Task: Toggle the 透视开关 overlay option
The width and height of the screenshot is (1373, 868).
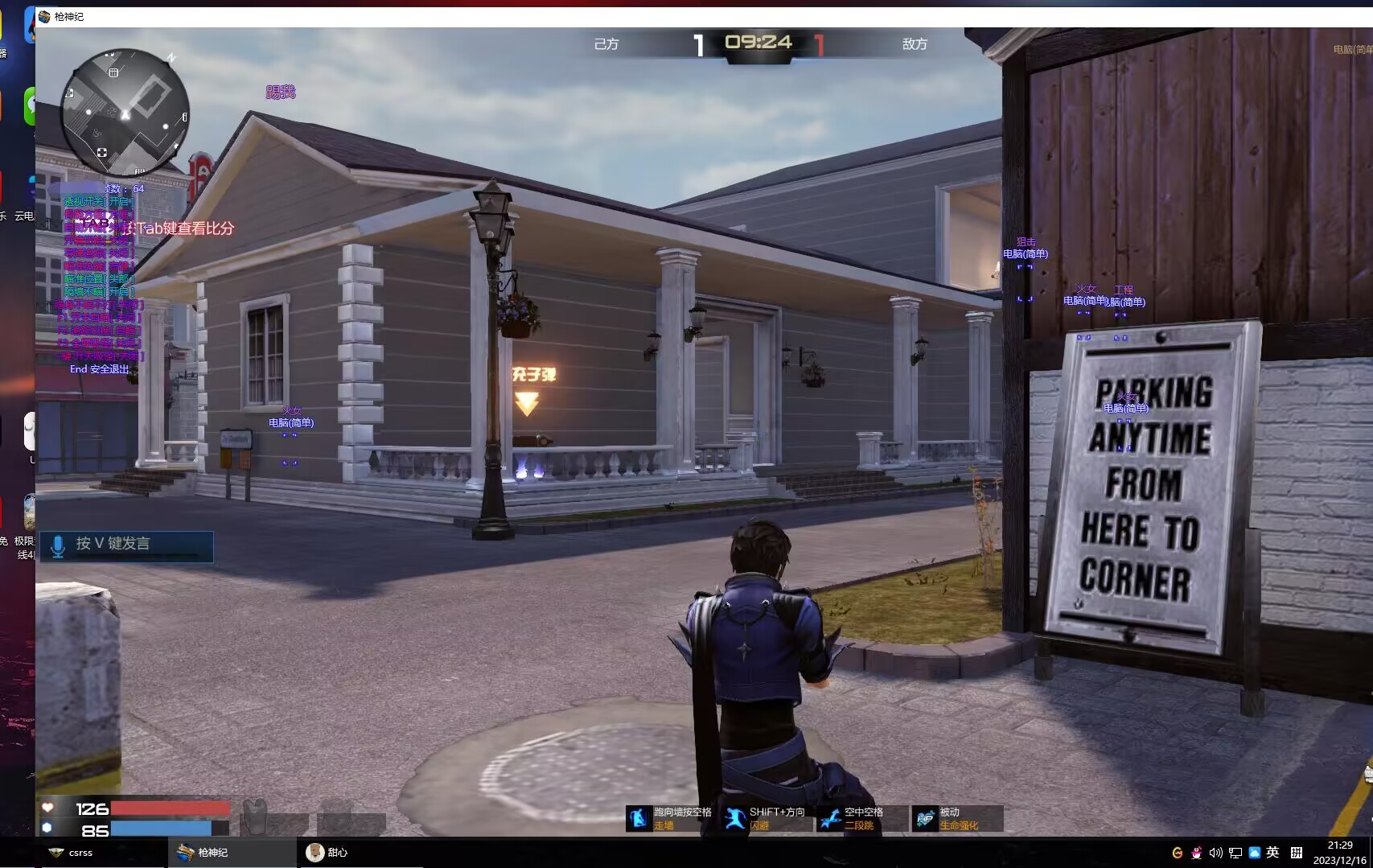Action: (x=98, y=202)
